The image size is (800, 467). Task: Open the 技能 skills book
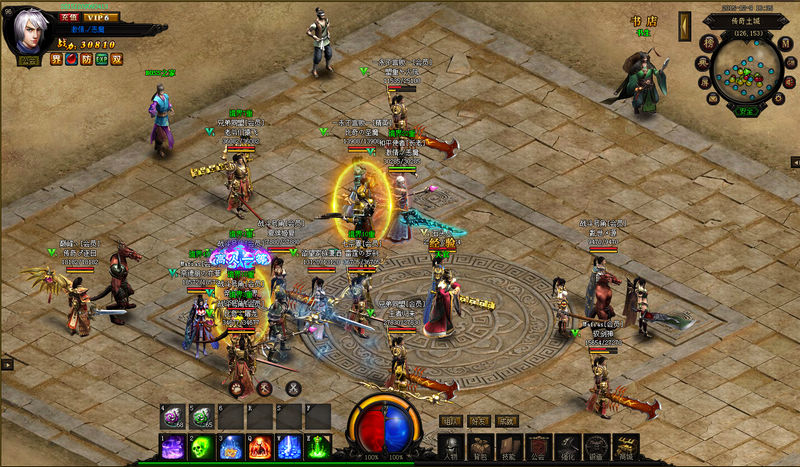click(509, 448)
